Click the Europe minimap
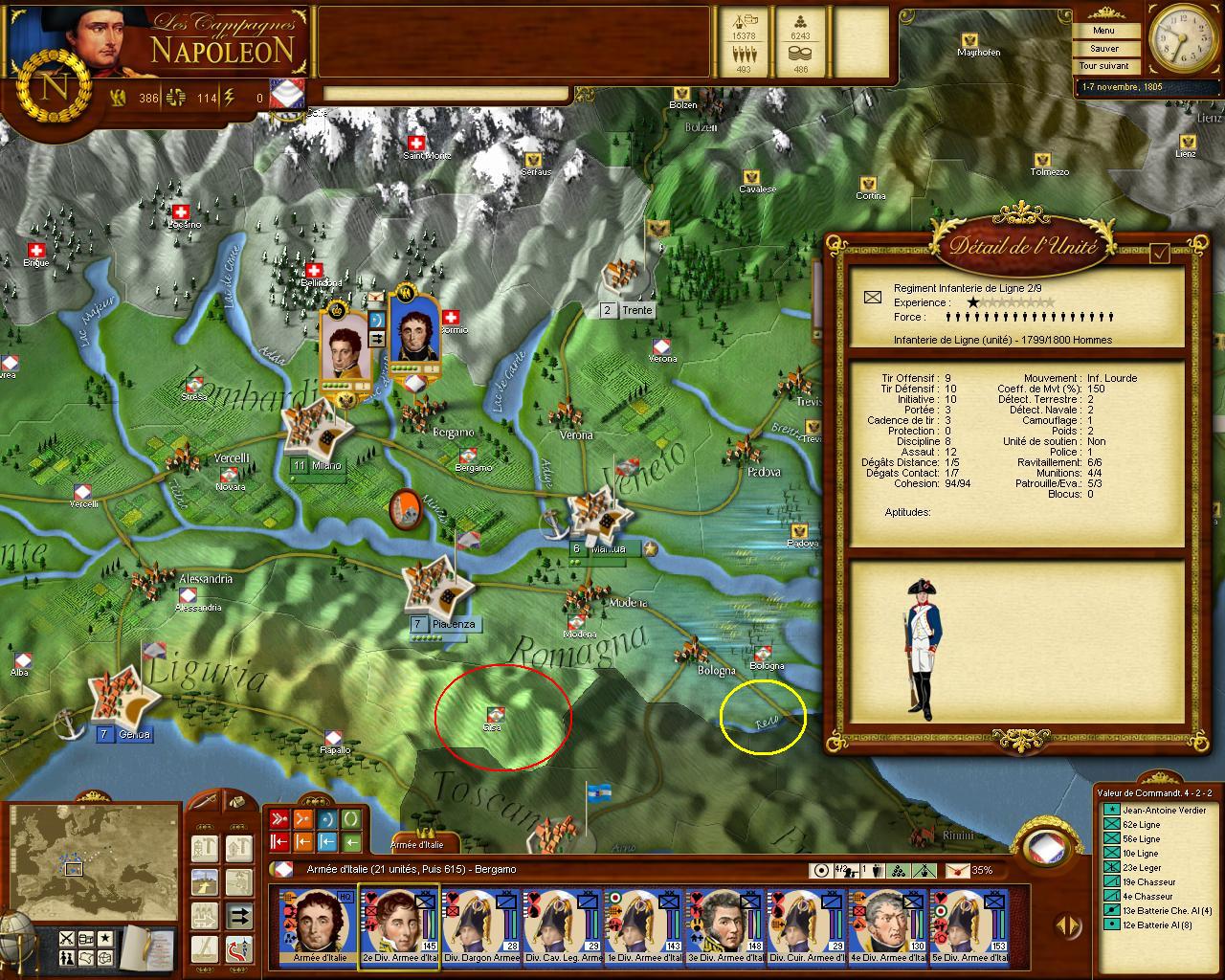The height and width of the screenshot is (980, 1225). click(95, 863)
